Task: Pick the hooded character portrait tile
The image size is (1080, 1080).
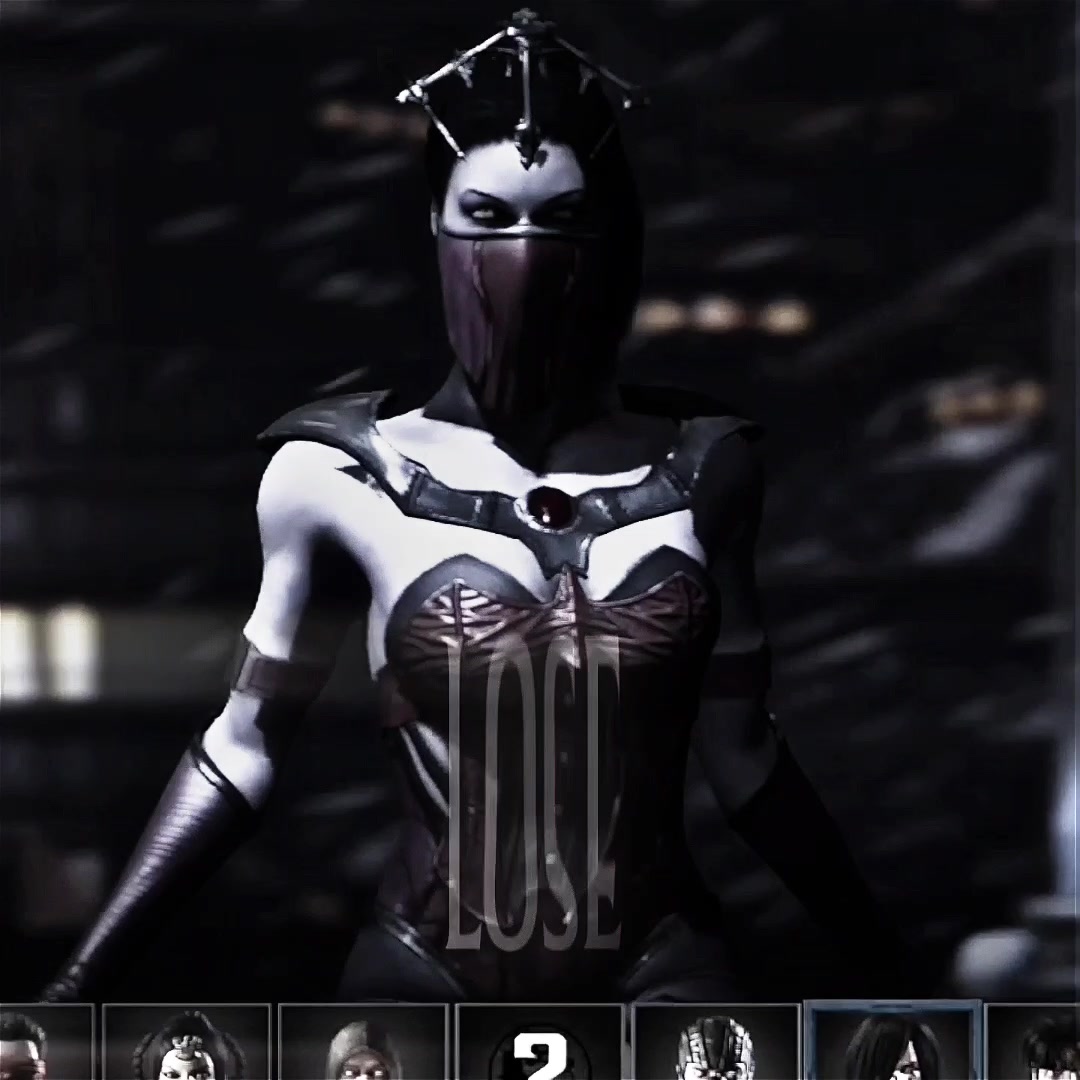Action: (x=362, y=1045)
